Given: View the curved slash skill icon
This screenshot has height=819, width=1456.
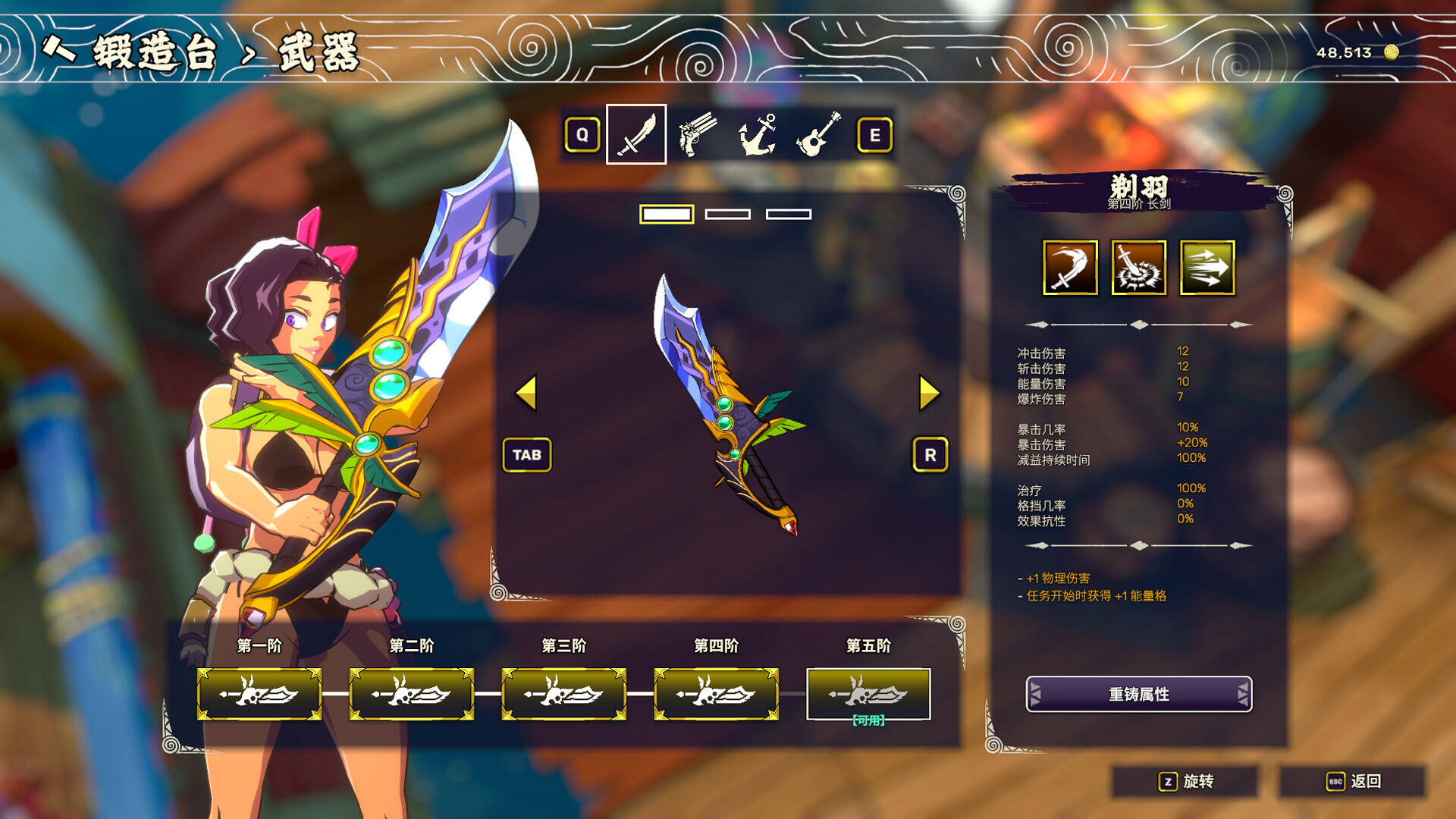Looking at the screenshot, I should (x=1070, y=268).
